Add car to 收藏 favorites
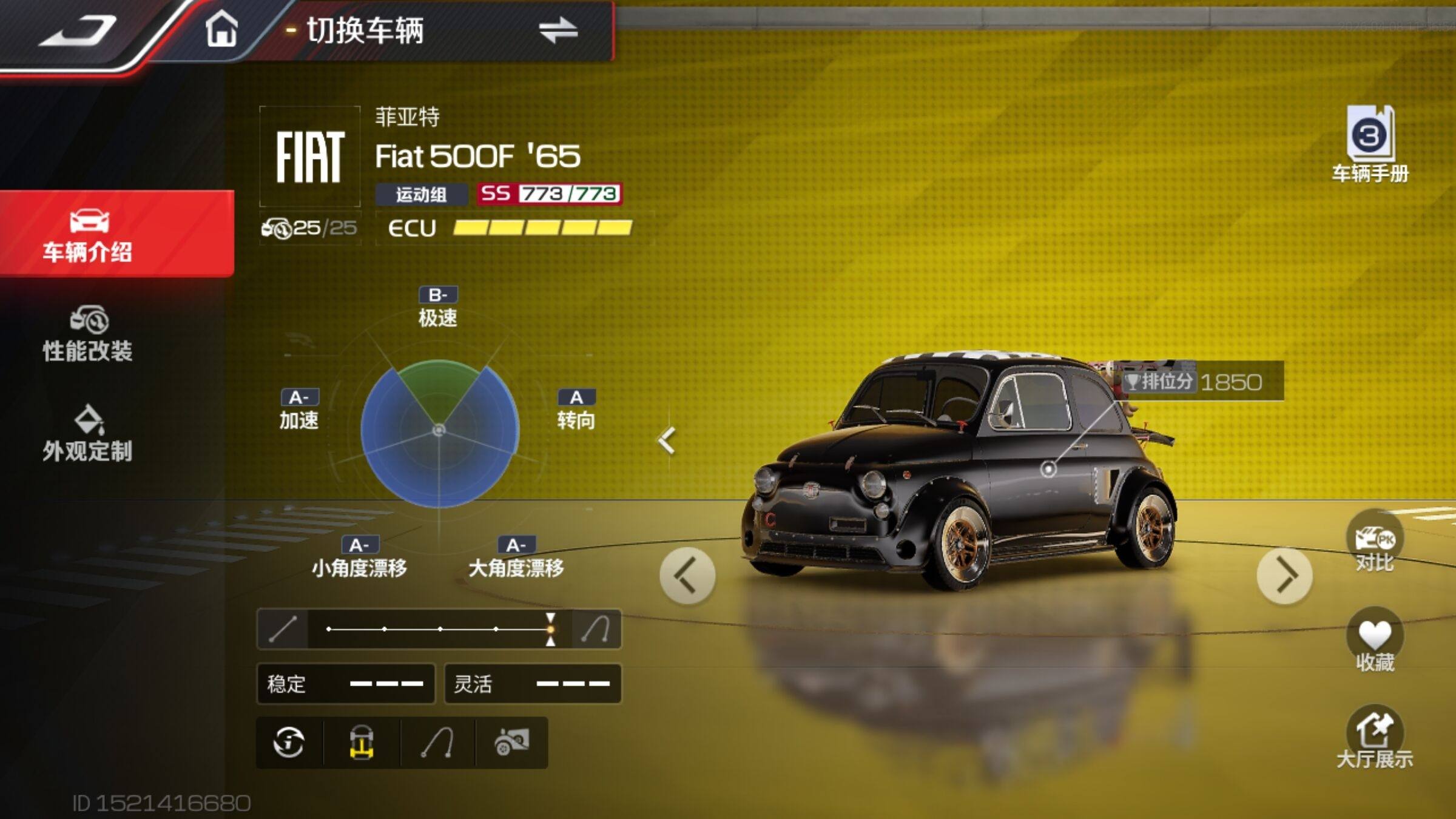Viewport: 1456px width, 819px height. tap(1375, 642)
